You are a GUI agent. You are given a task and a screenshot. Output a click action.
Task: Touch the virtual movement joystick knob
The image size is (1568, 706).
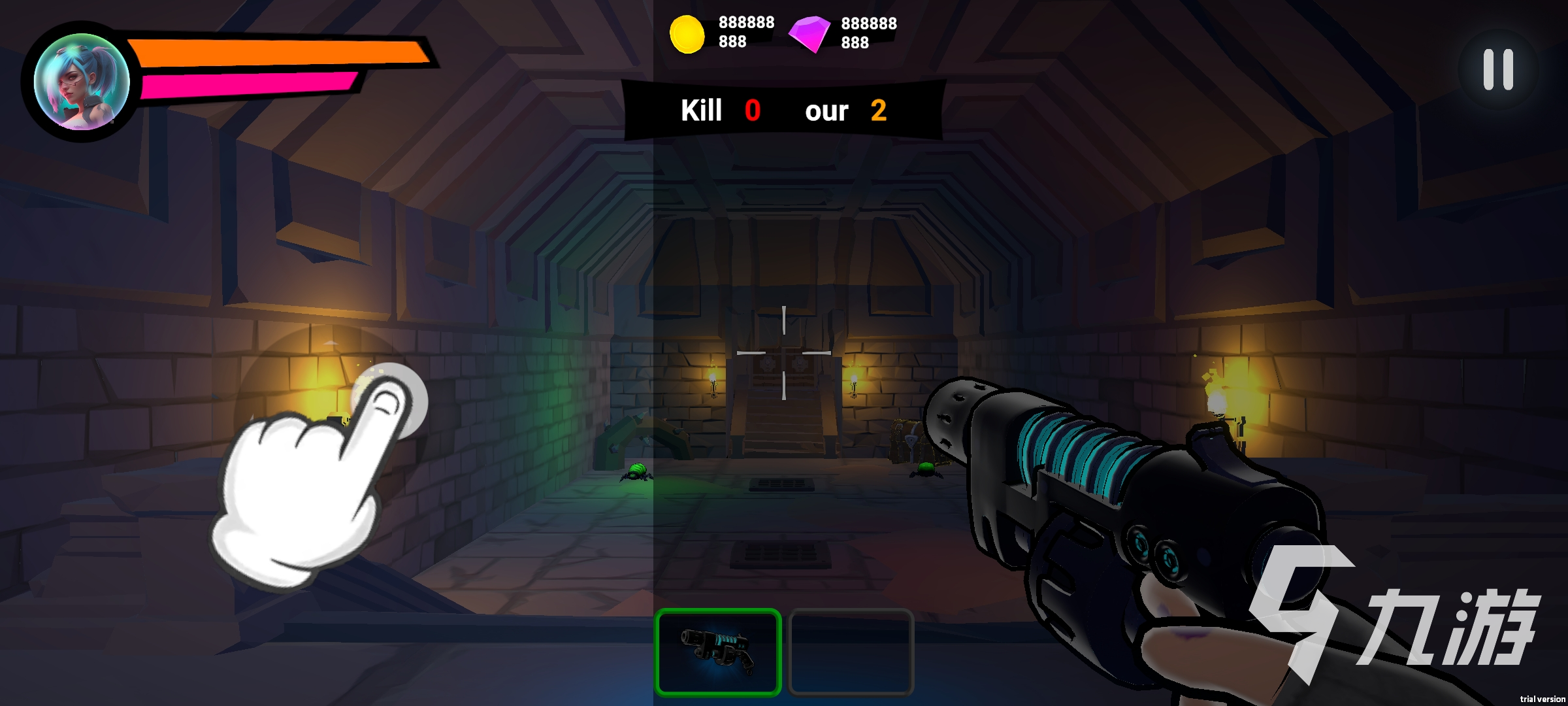(x=390, y=400)
